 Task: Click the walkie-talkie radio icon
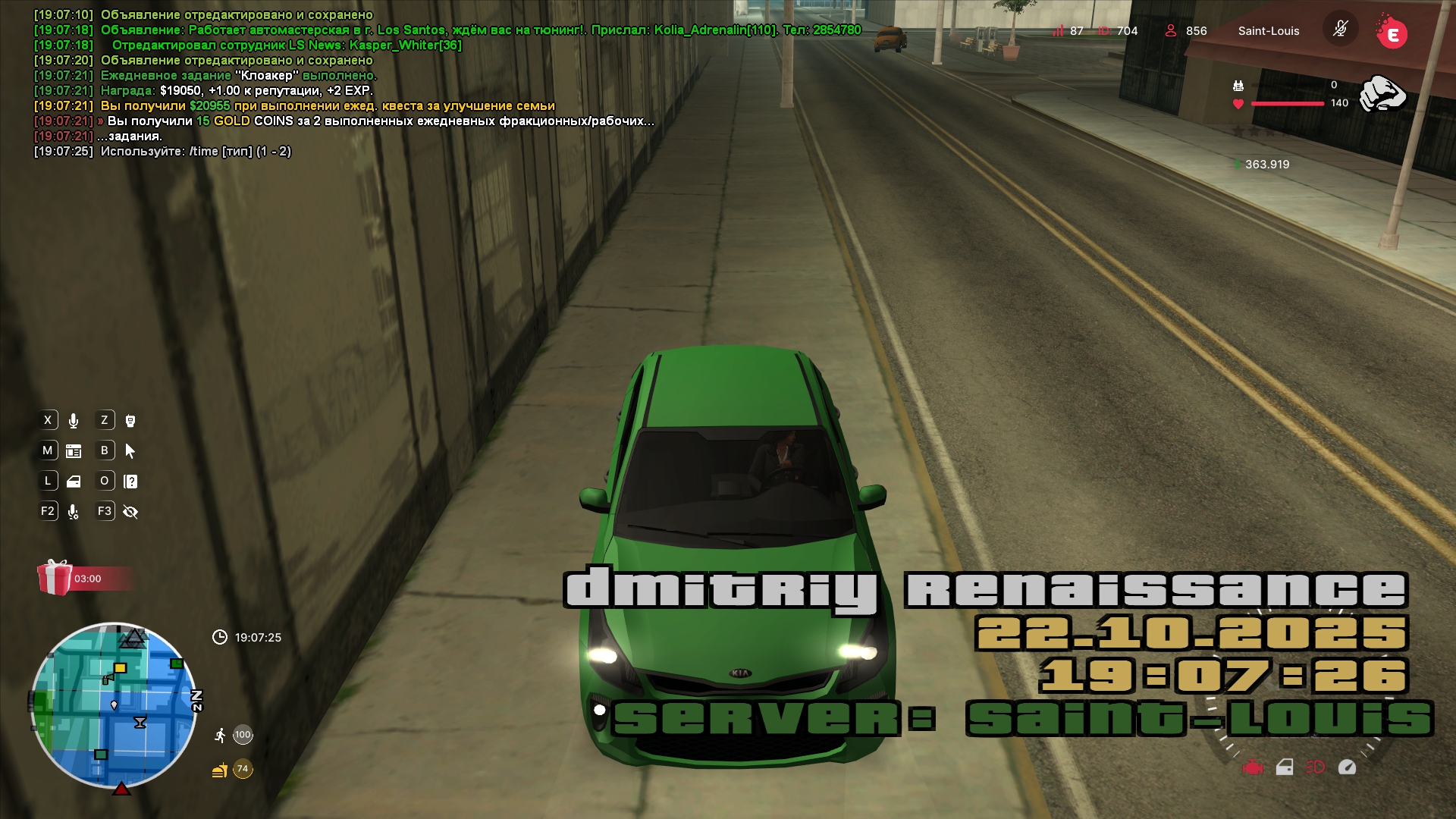click(130, 421)
